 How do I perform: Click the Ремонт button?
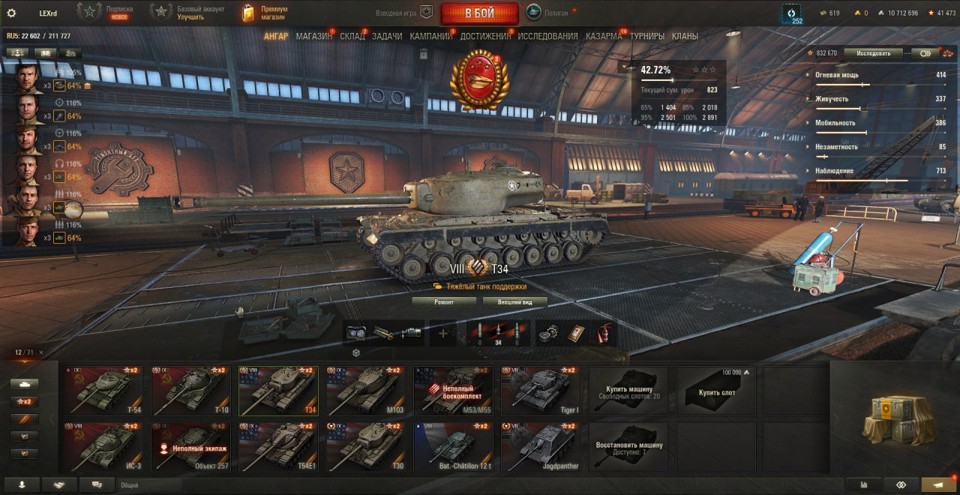[443, 301]
